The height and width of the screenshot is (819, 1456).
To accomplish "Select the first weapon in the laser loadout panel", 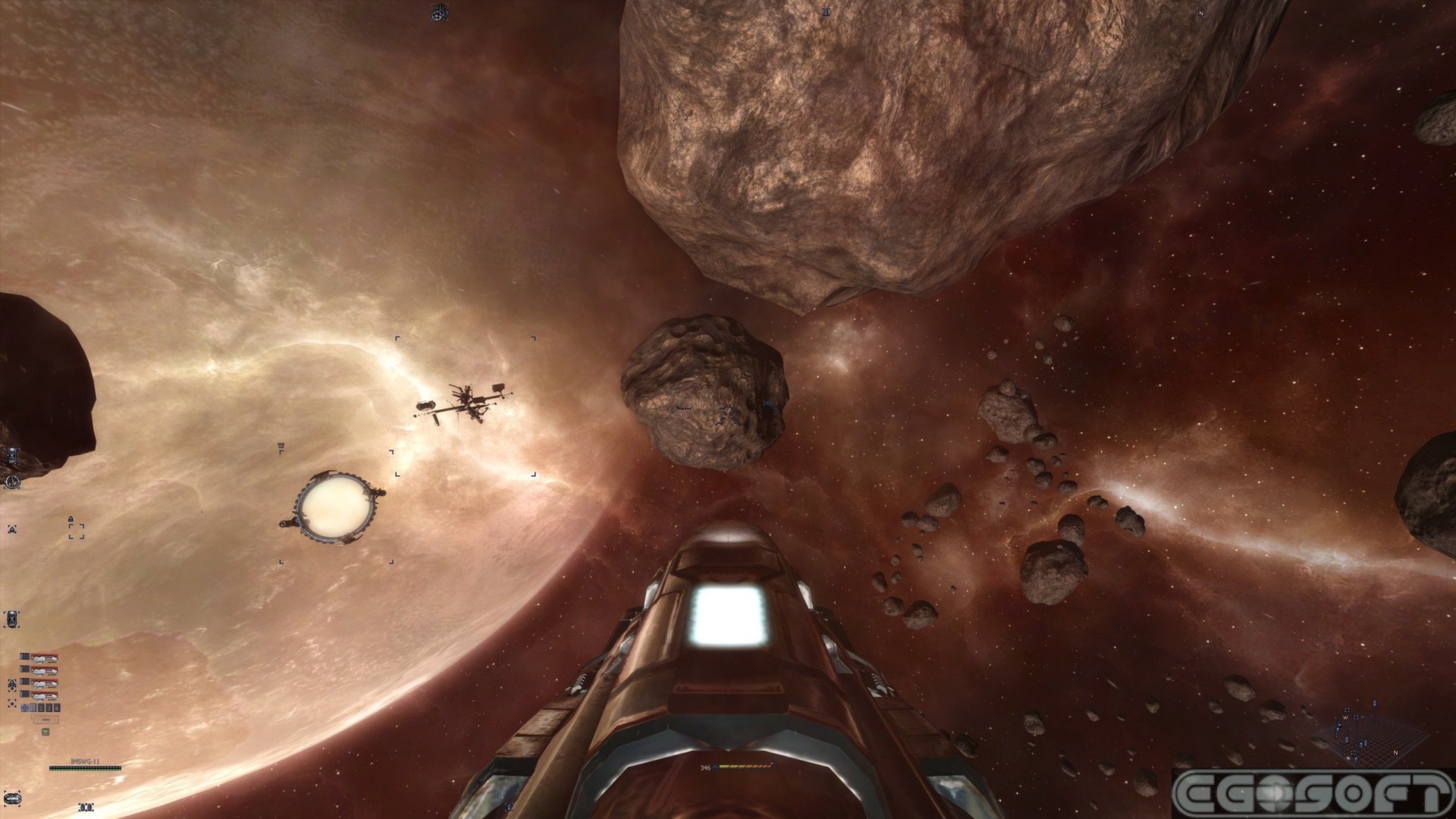I will coord(45,656).
